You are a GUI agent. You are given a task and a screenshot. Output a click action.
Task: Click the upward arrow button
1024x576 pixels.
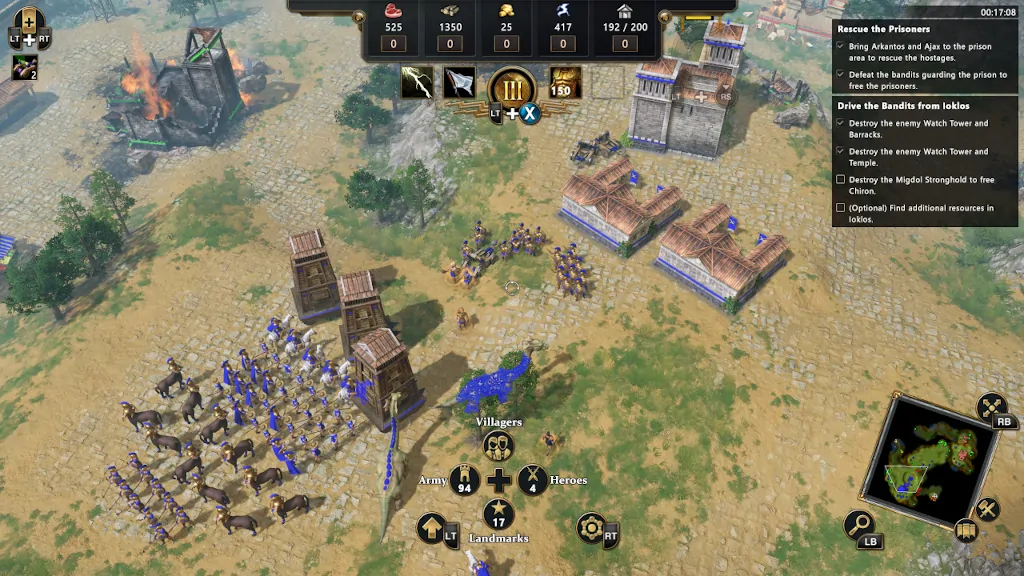click(x=432, y=527)
